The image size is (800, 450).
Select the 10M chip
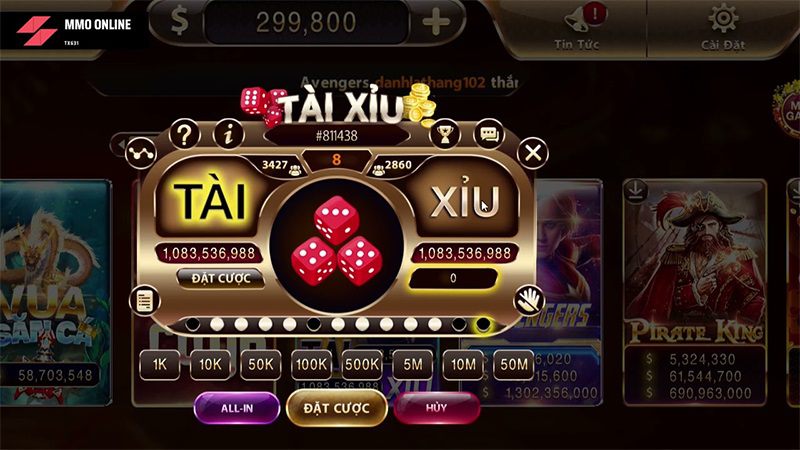[x=463, y=366]
